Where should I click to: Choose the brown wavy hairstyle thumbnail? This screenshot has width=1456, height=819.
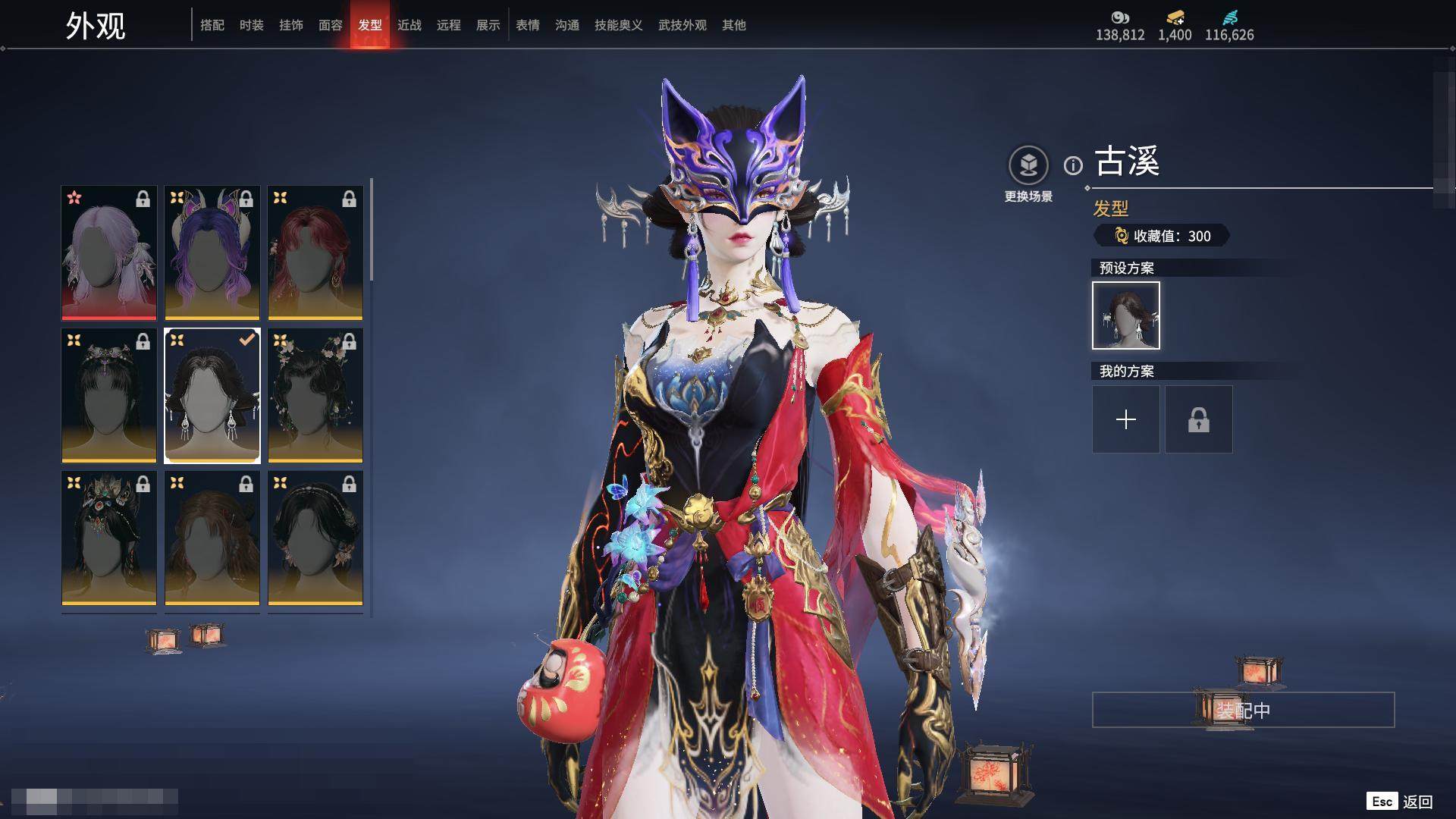tap(212, 538)
